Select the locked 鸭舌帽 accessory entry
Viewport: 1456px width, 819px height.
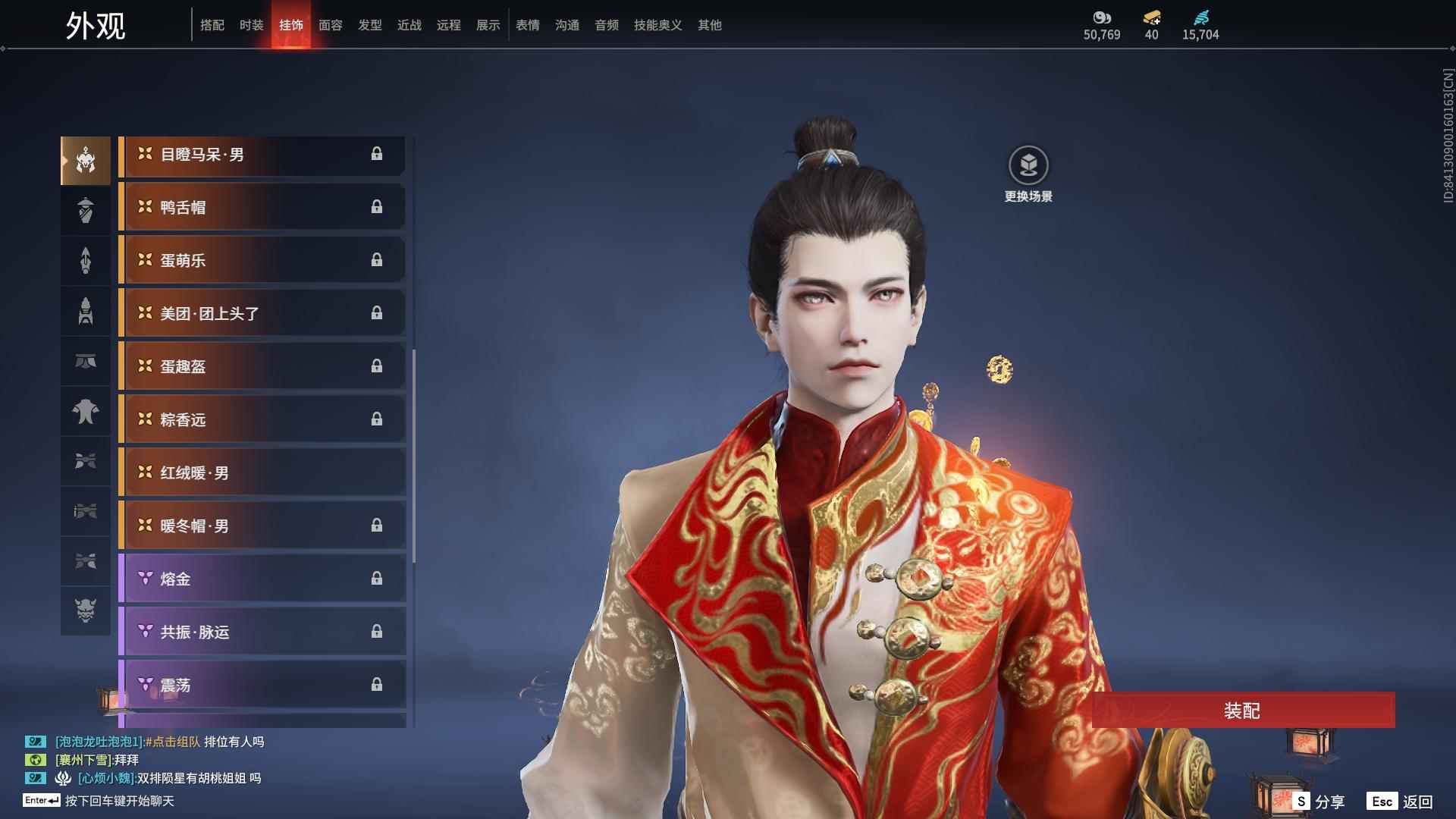262,207
